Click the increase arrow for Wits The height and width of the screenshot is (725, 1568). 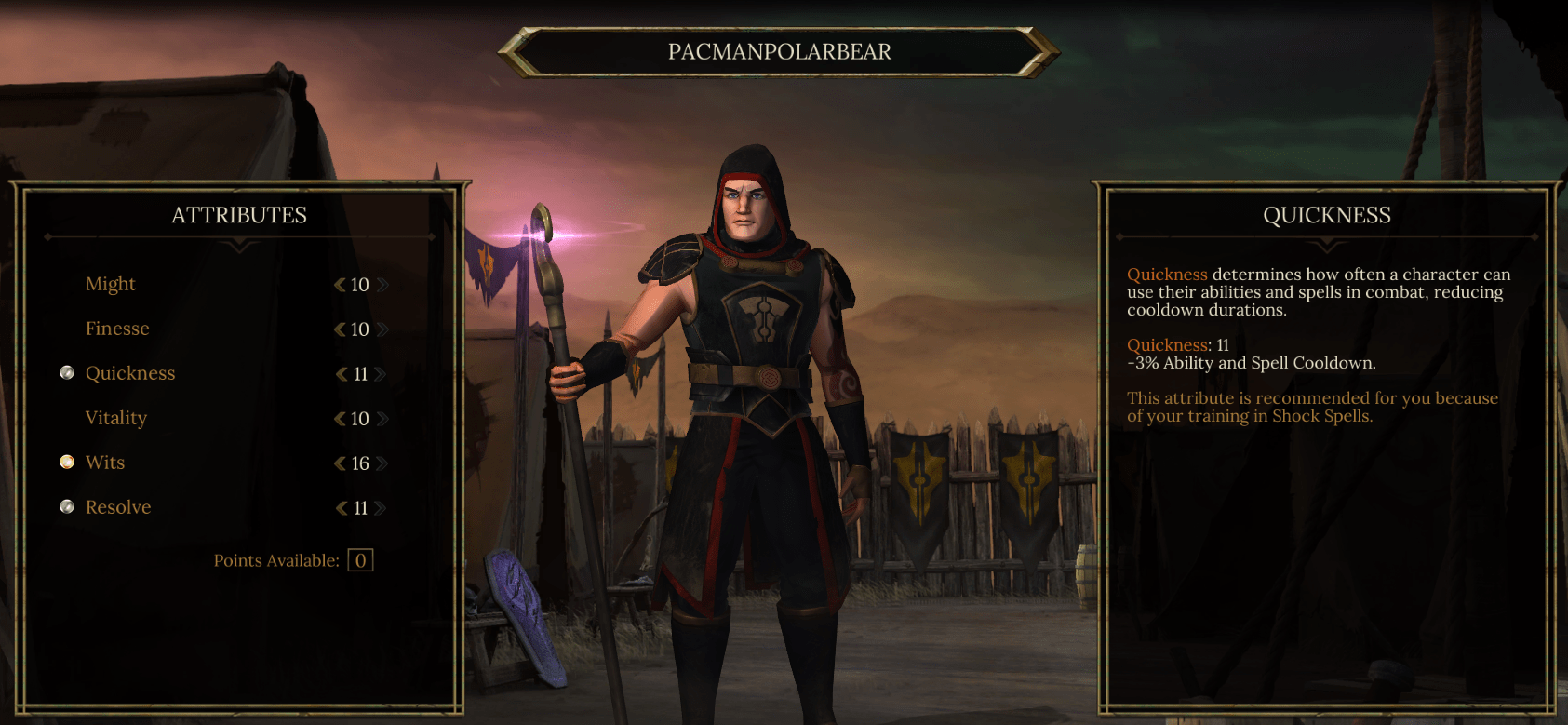tap(382, 463)
